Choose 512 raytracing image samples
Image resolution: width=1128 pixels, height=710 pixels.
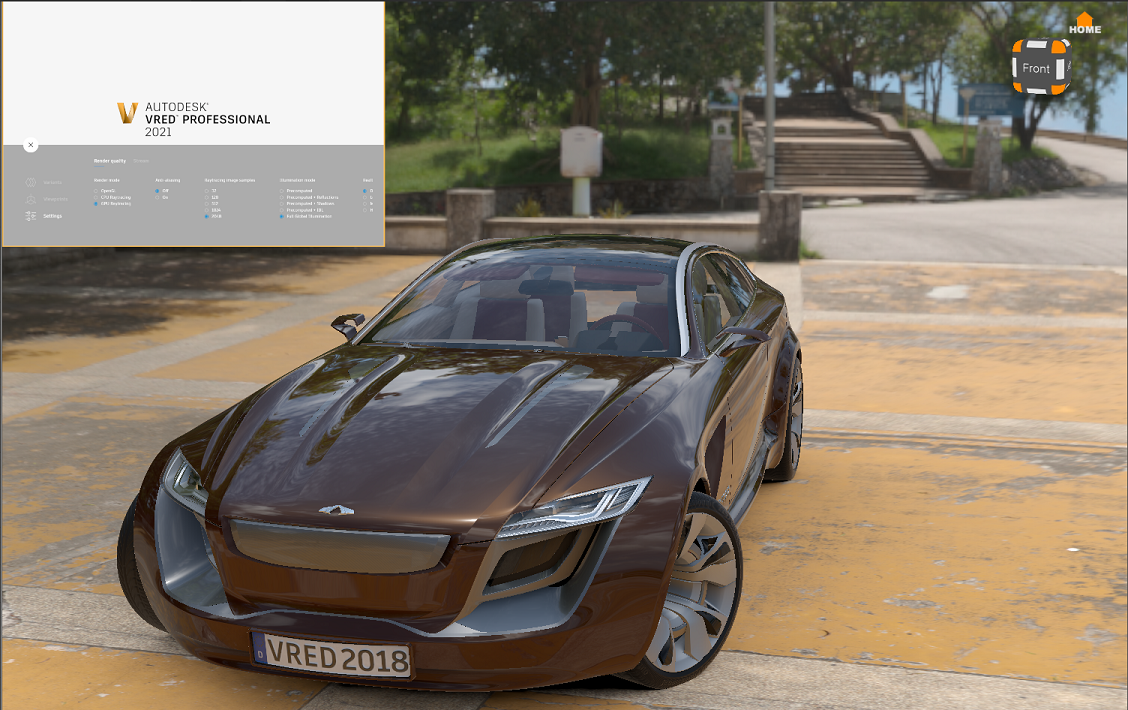206,204
